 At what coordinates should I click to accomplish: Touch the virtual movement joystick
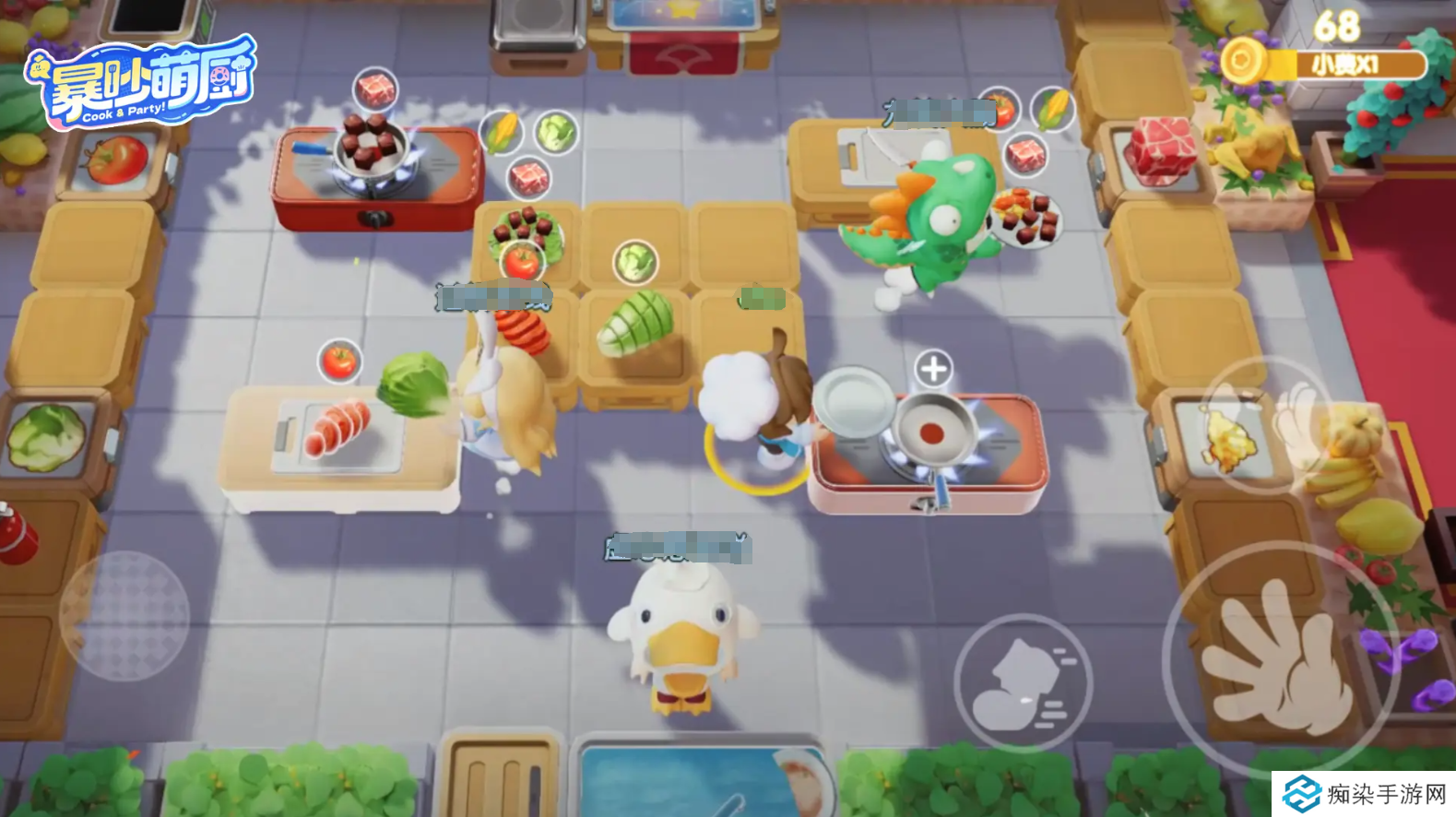(x=124, y=616)
